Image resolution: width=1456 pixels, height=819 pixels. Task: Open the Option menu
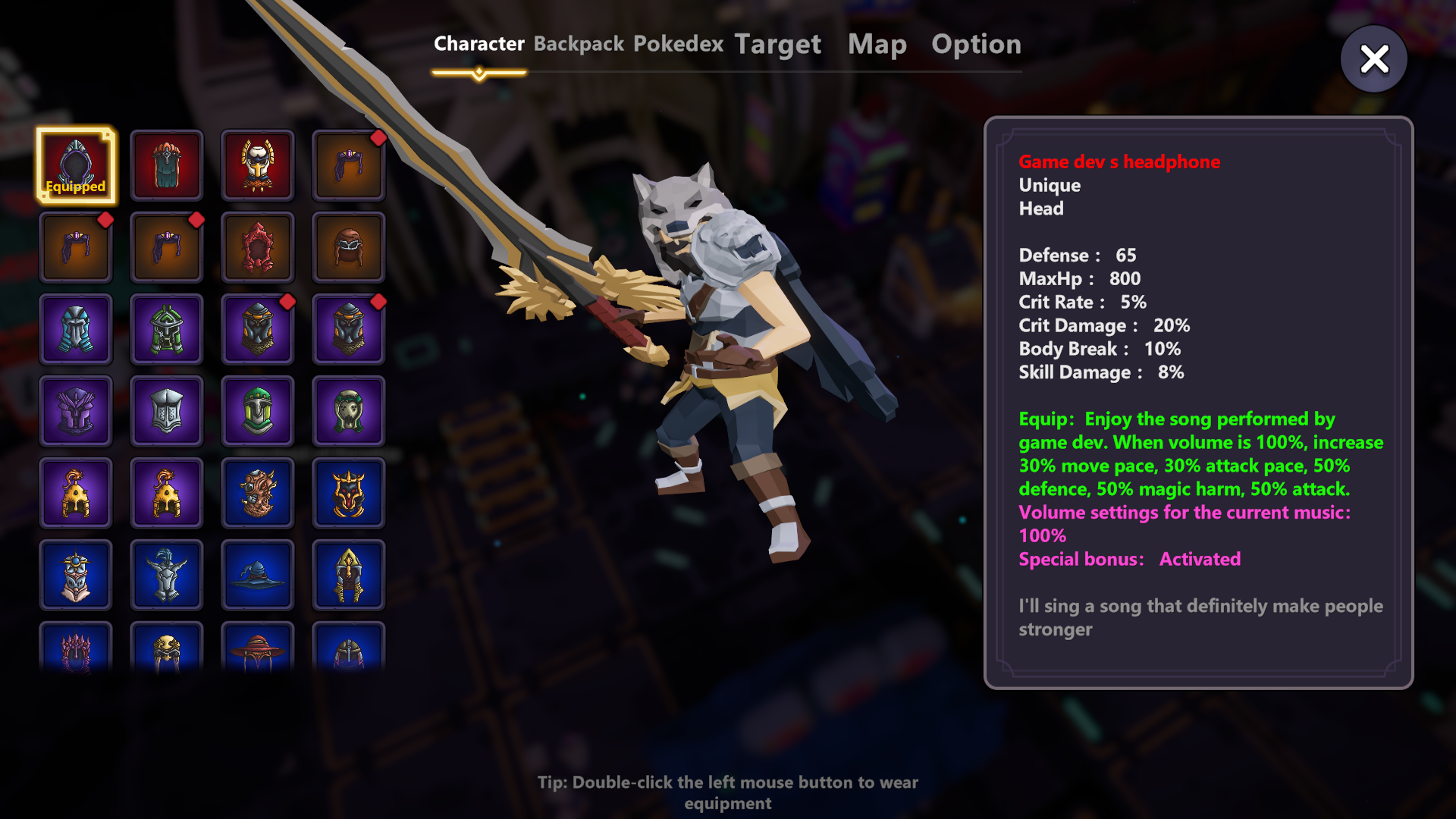977,44
